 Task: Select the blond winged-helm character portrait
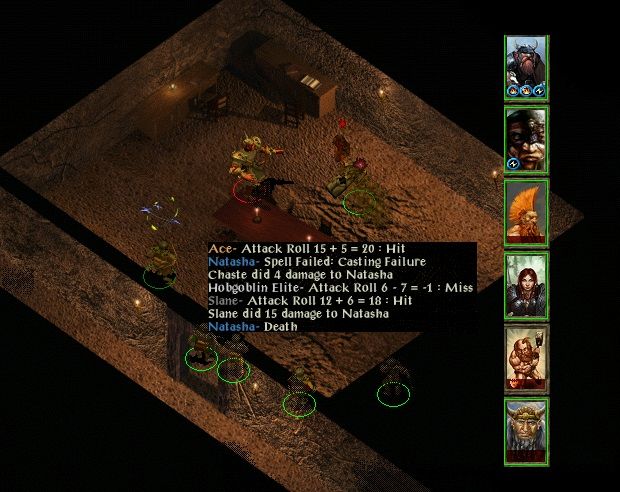coord(525,430)
